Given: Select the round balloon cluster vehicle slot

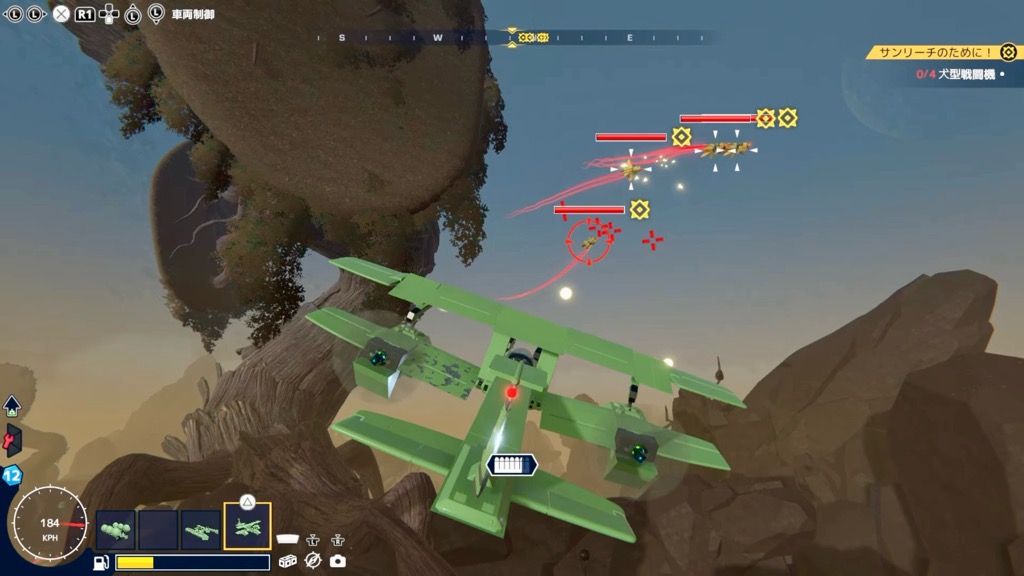Looking at the screenshot, I should click(115, 529).
